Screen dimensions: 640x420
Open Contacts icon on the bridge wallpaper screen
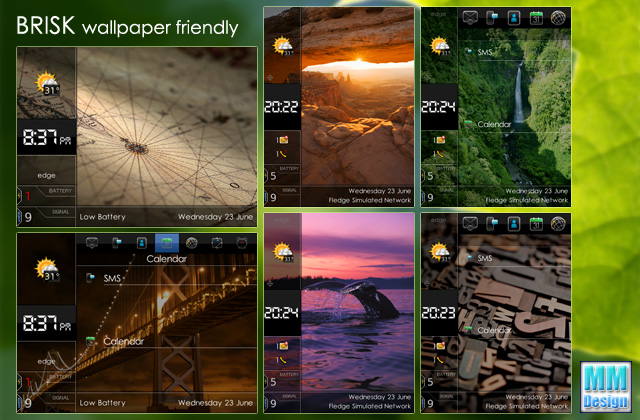click(142, 242)
